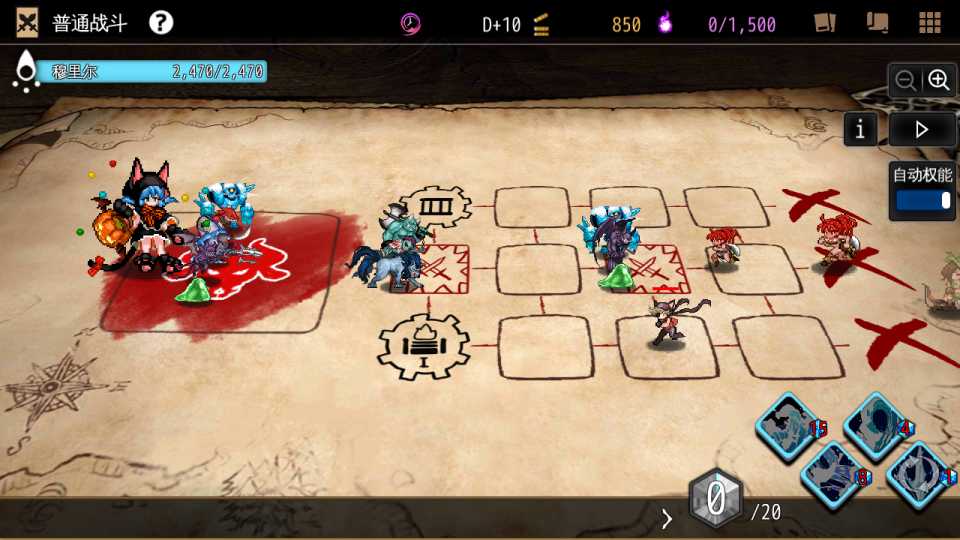Select the altar gear tile
The image size is (960, 540).
(423, 346)
